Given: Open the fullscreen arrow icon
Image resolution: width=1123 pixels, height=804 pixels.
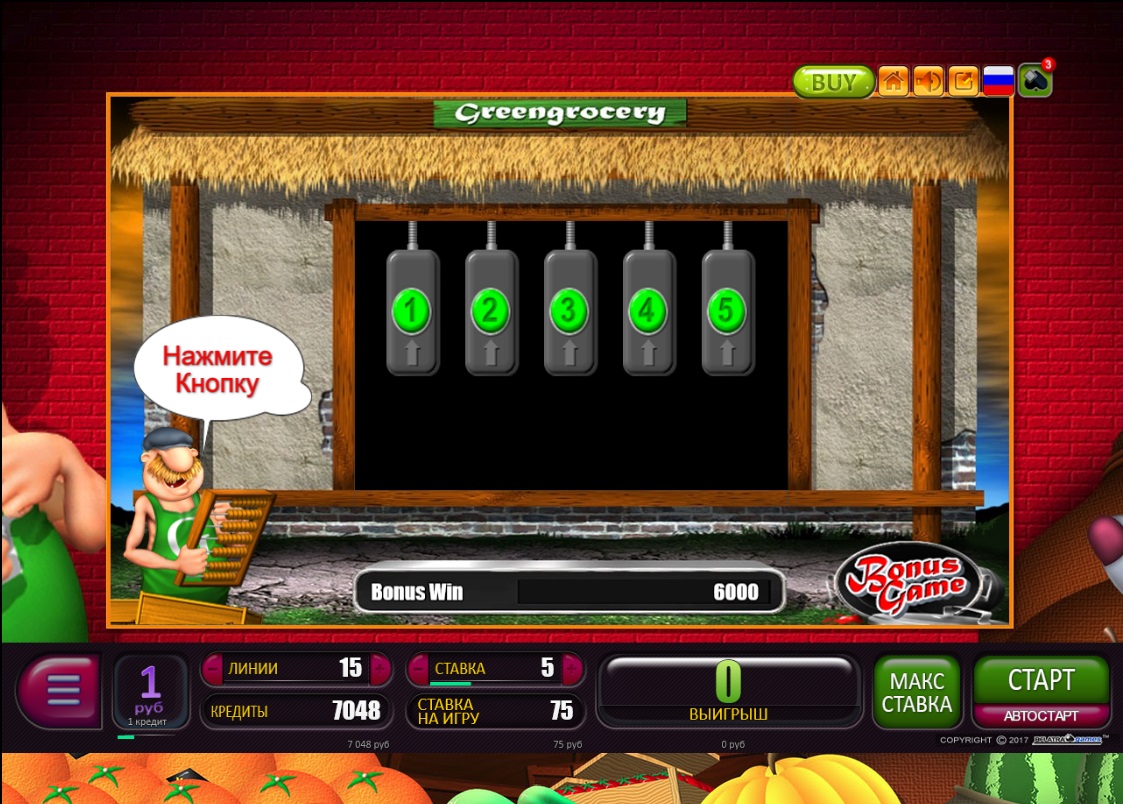Looking at the screenshot, I should pyautogui.click(x=963, y=82).
